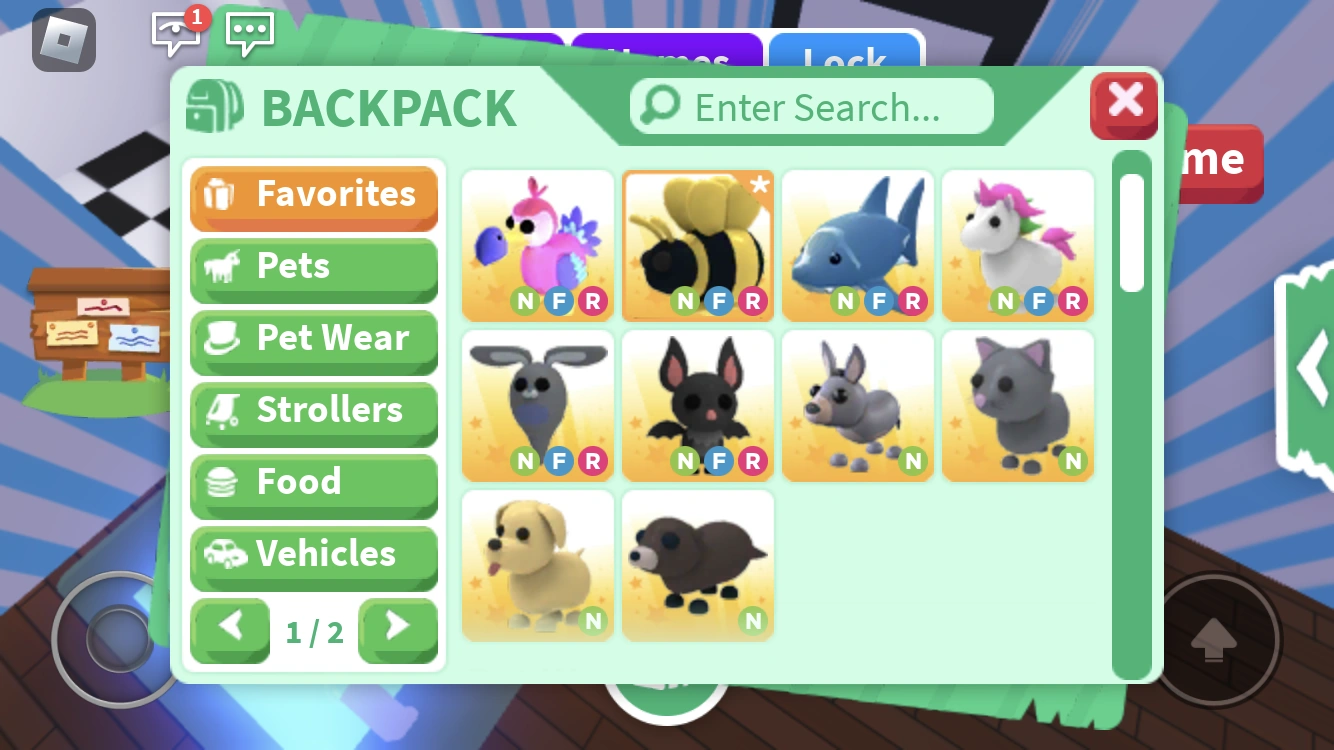Click the magnifying glass search icon
The width and height of the screenshot is (1334, 750).
pyautogui.click(x=661, y=106)
